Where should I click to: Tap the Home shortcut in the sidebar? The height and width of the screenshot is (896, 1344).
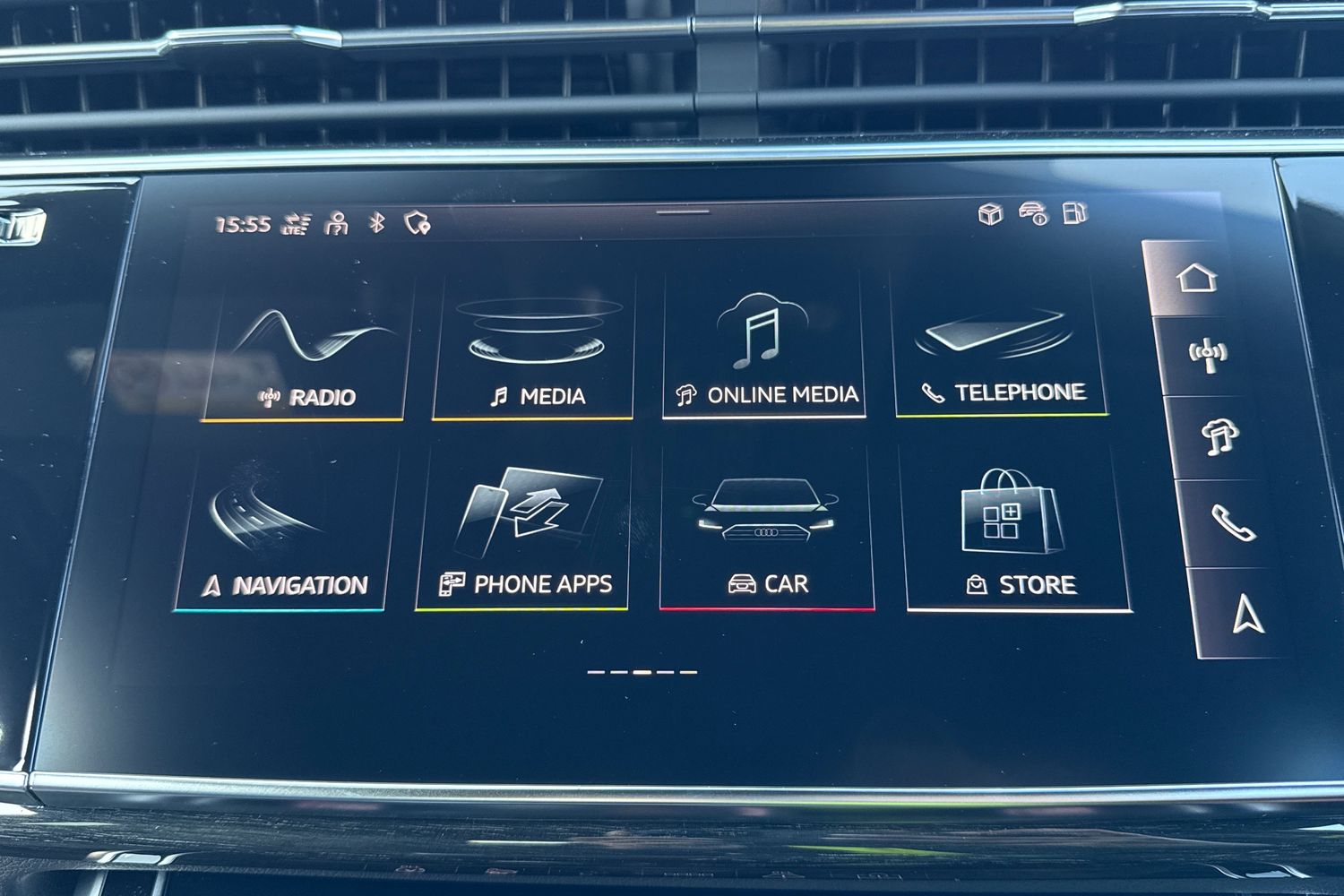tap(1197, 278)
